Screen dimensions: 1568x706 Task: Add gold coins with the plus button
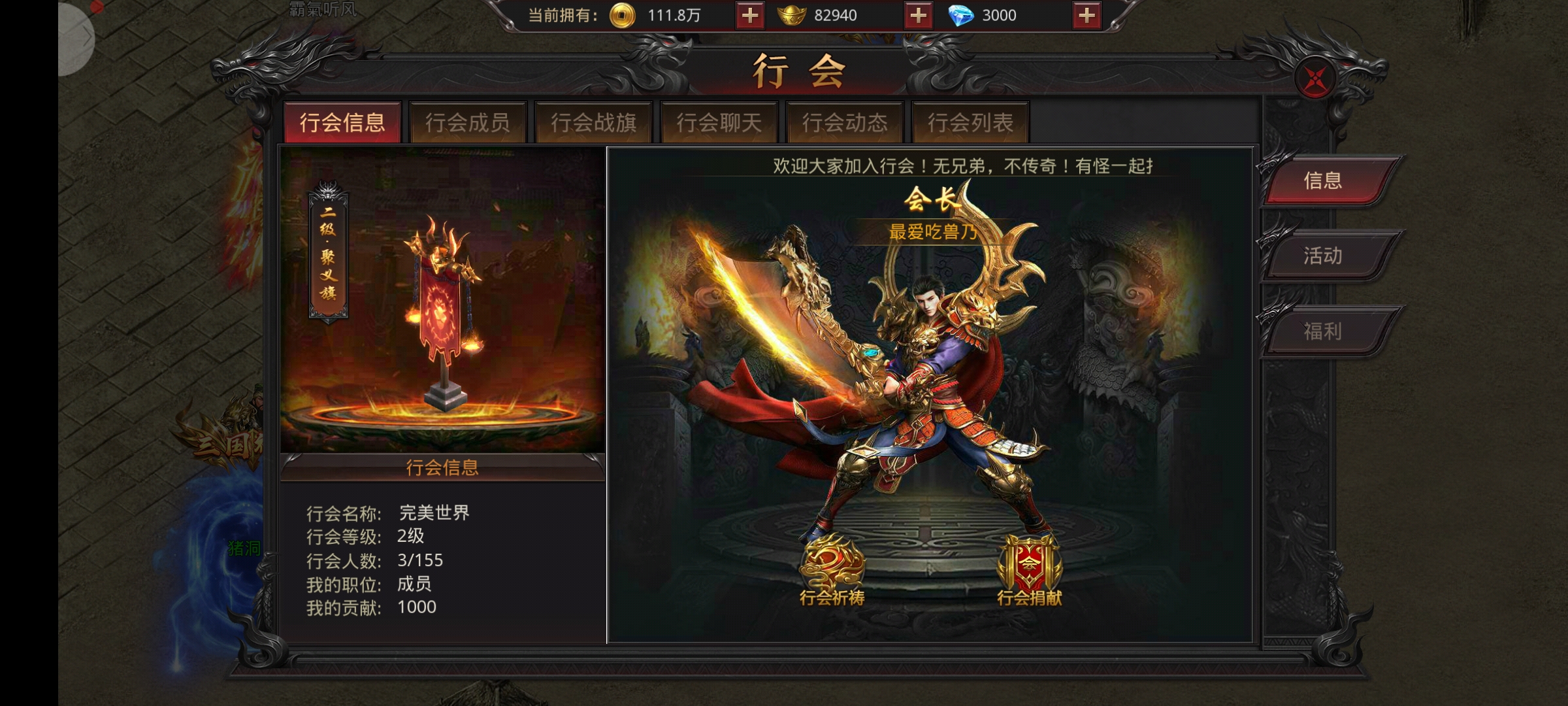pos(749,16)
